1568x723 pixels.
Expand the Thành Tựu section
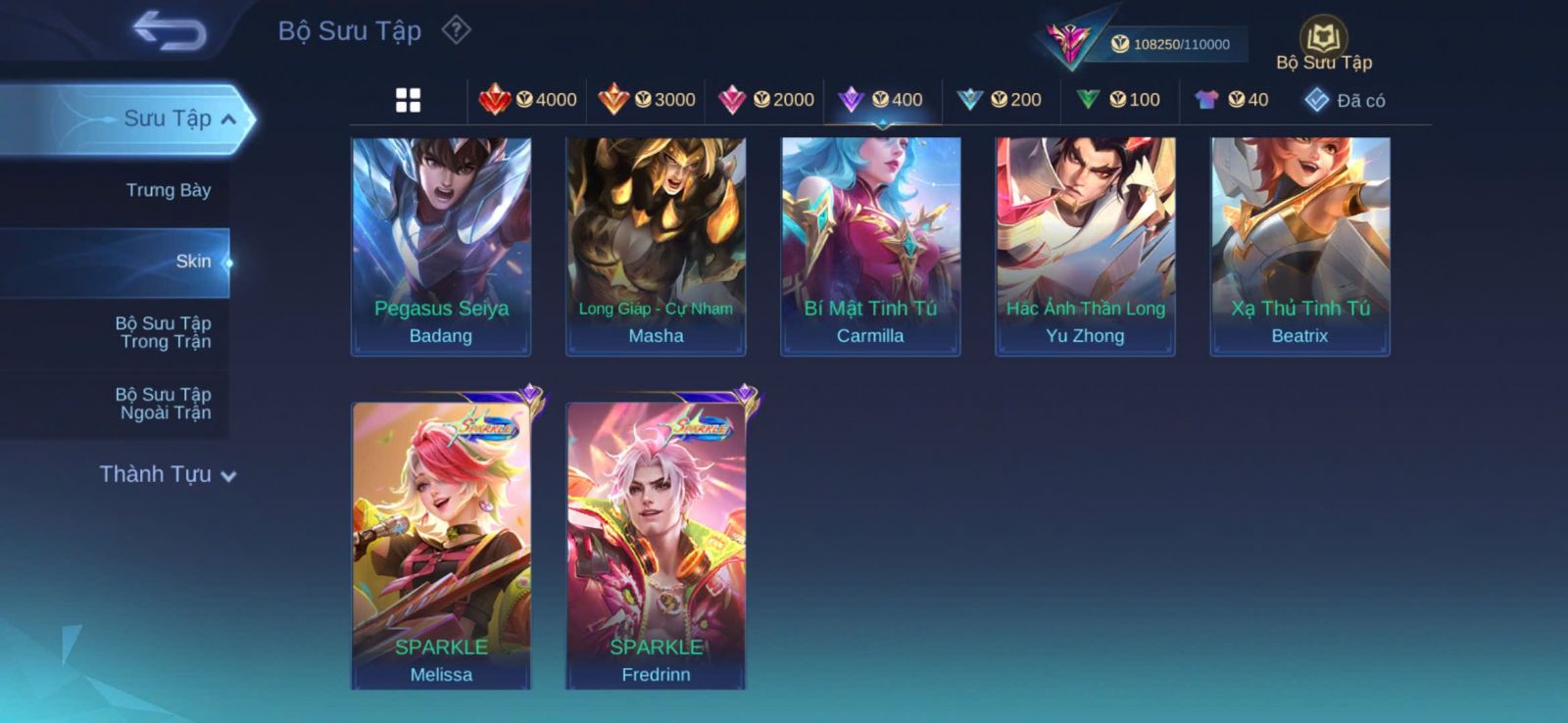[x=168, y=475]
